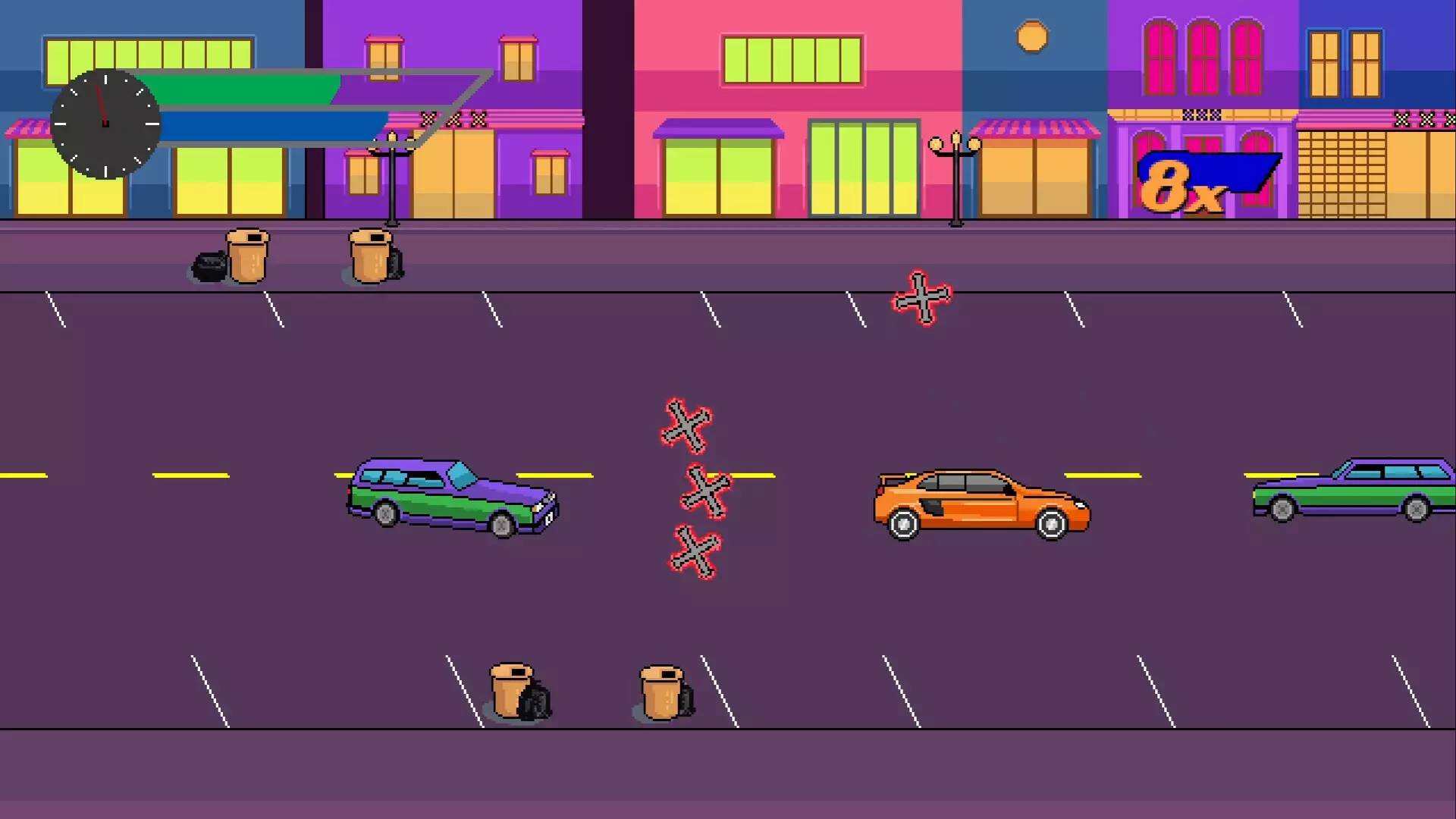The width and height of the screenshot is (1456, 819).
Task: Click the right trash can near the bottom lane
Action: click(661, 694)
